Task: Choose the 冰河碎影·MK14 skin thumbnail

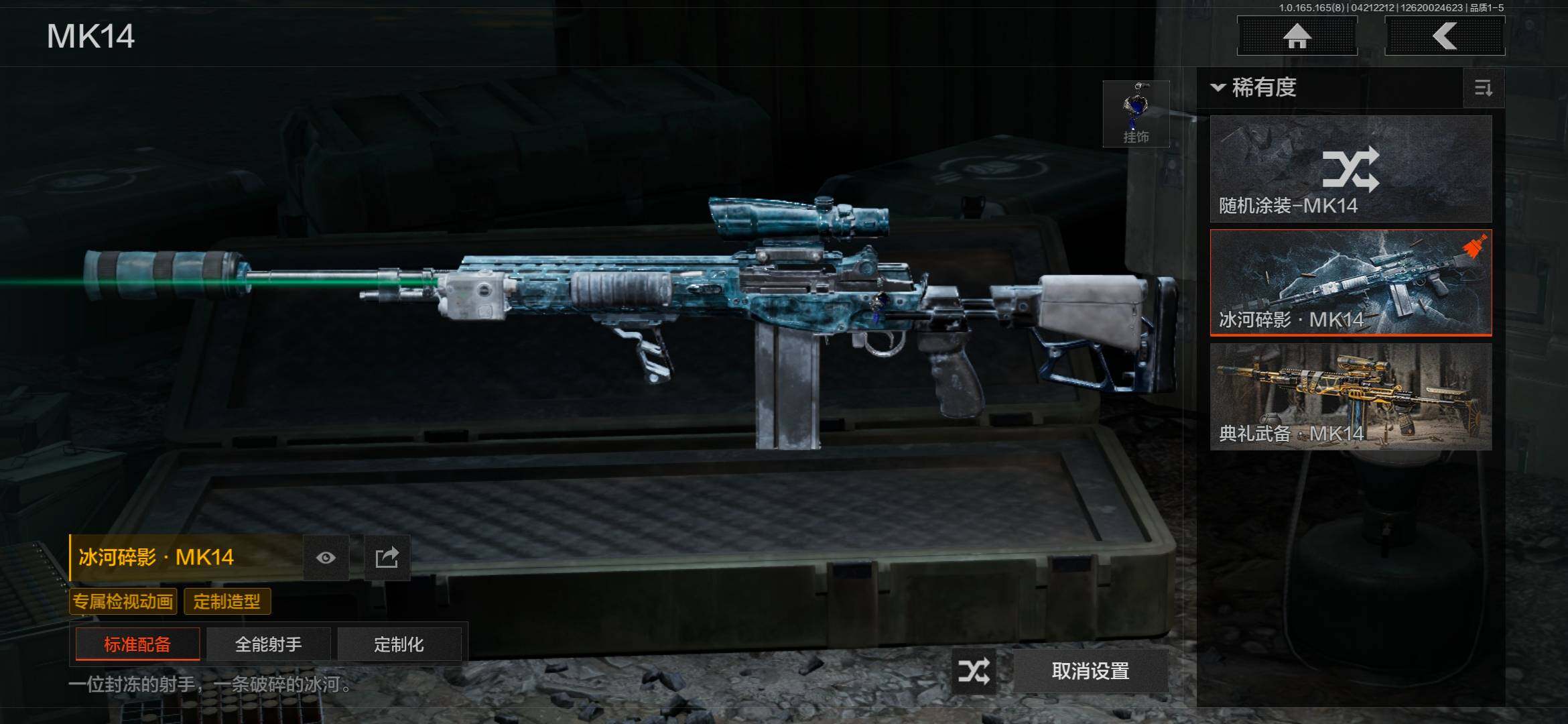Action: pyautogui.click(x=1350, y=282)
